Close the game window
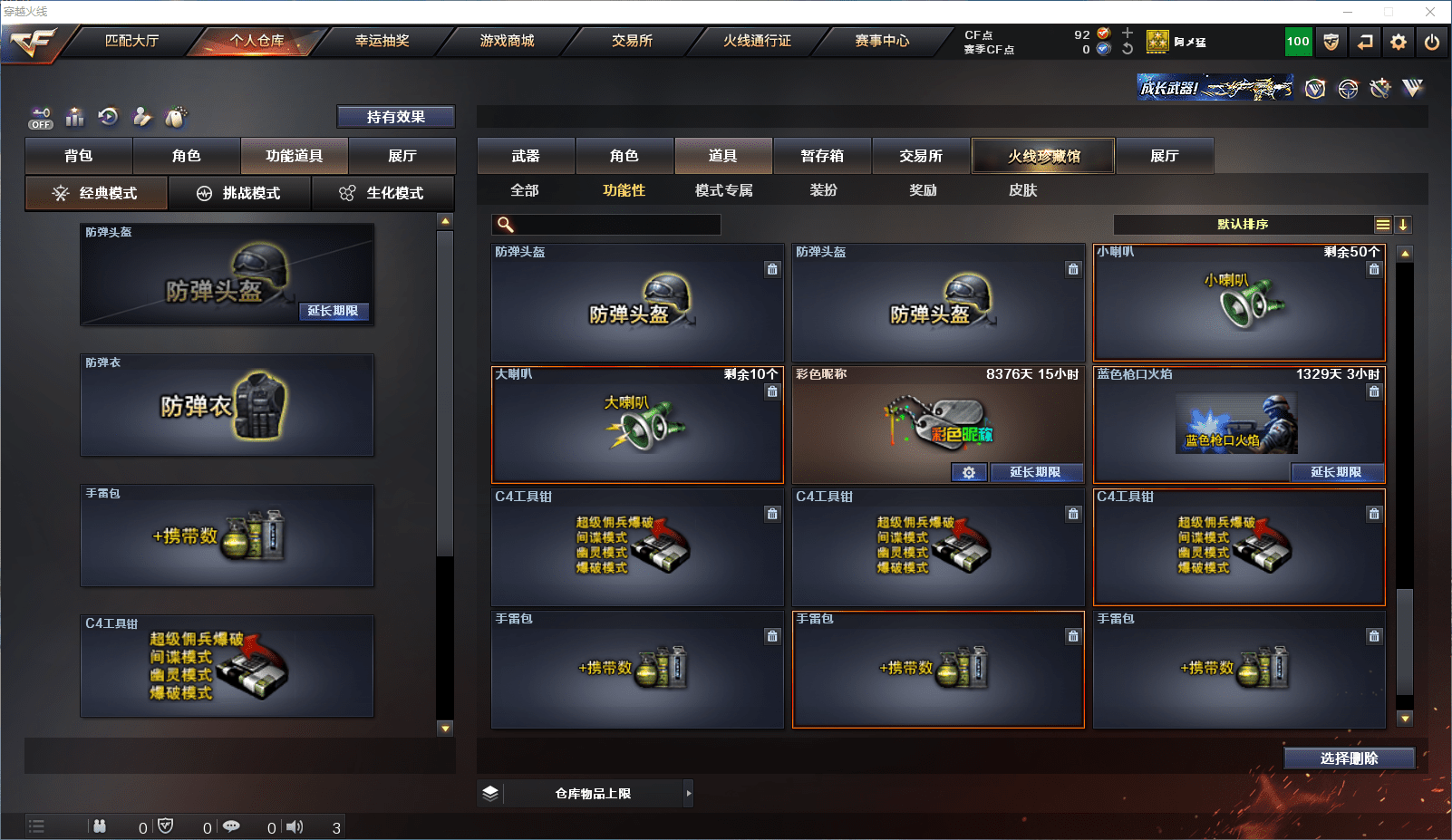The height and width of the screenshot is (840, 1452). (1430, 12)
